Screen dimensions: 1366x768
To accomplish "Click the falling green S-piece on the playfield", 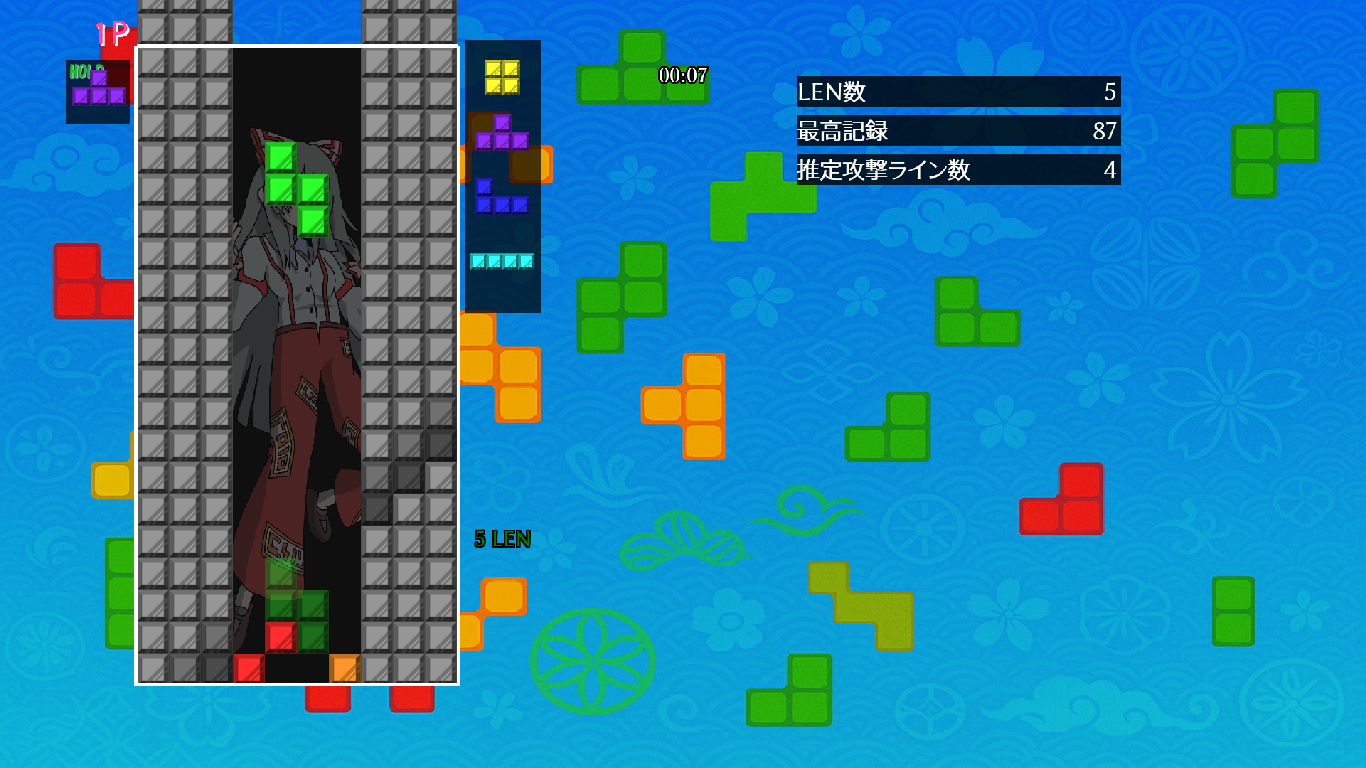I will tap(297, 190).
